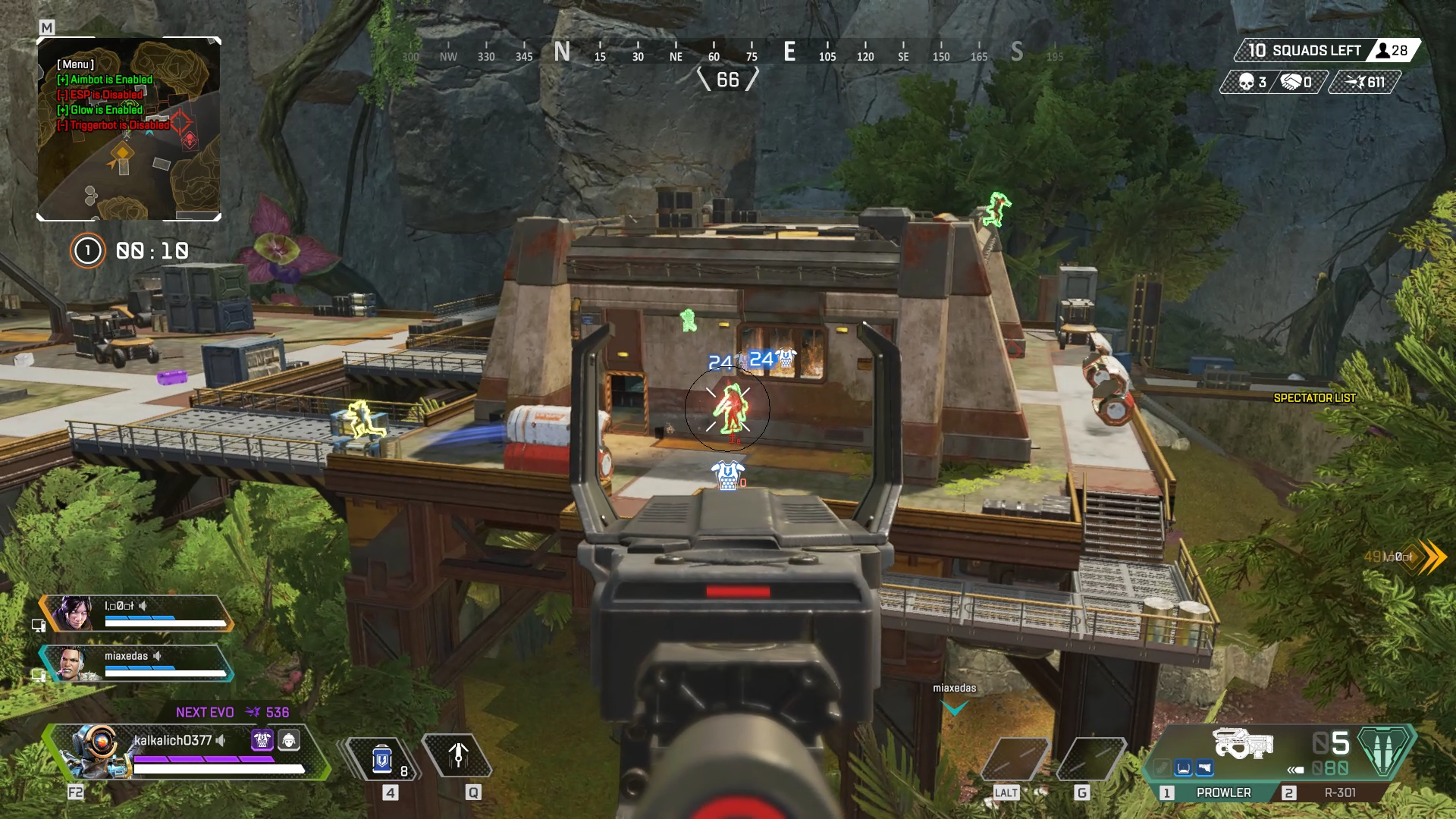1456x819 pixels.
Task: Click the purple evo shield icon
Action: tap(262, 740)
